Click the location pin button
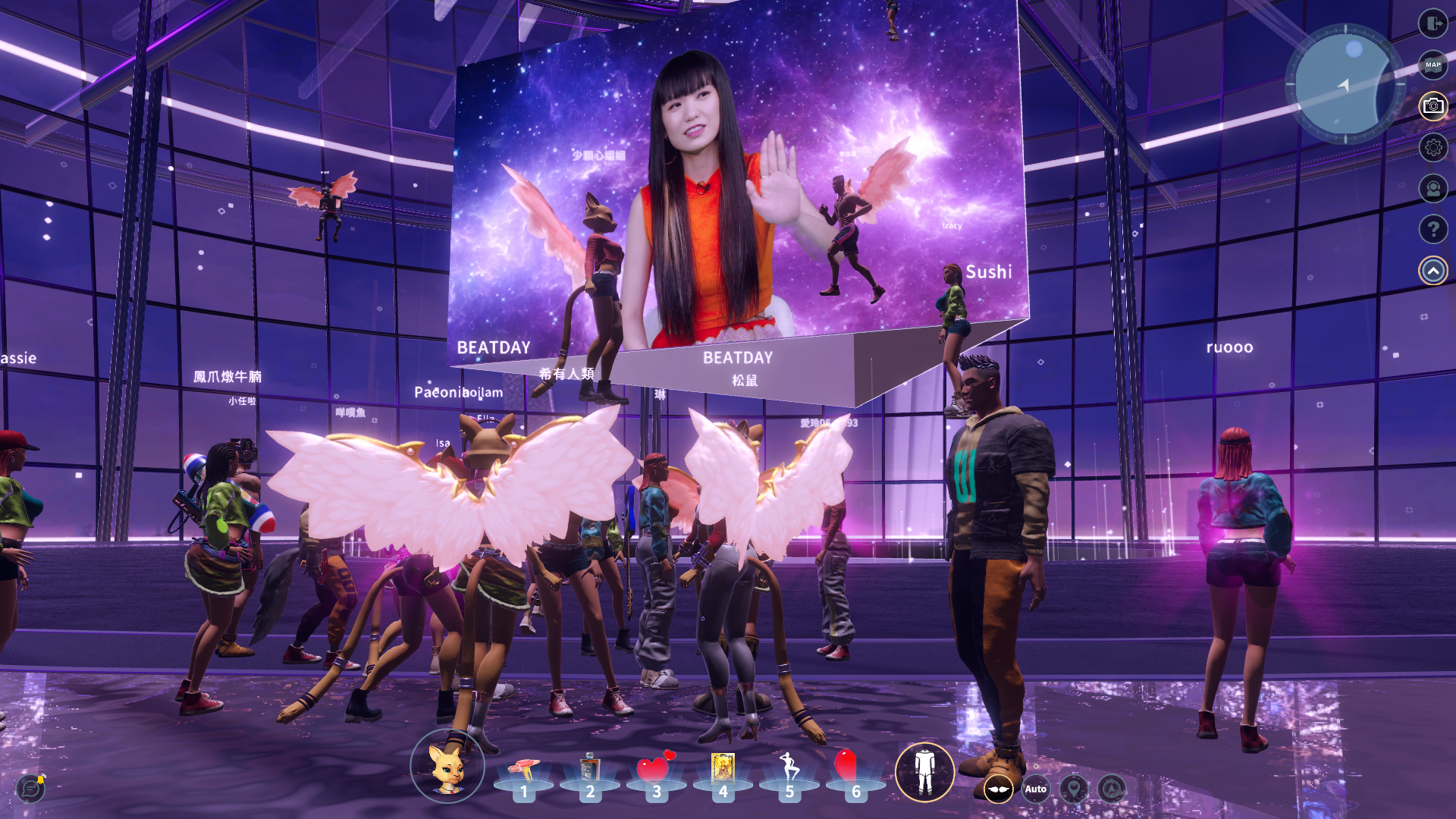 coord(1074,789)
